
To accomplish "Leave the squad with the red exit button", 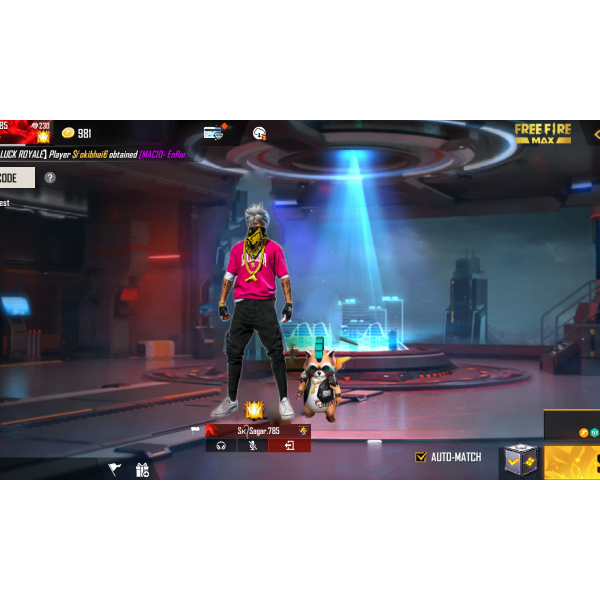I will (289, 445).
